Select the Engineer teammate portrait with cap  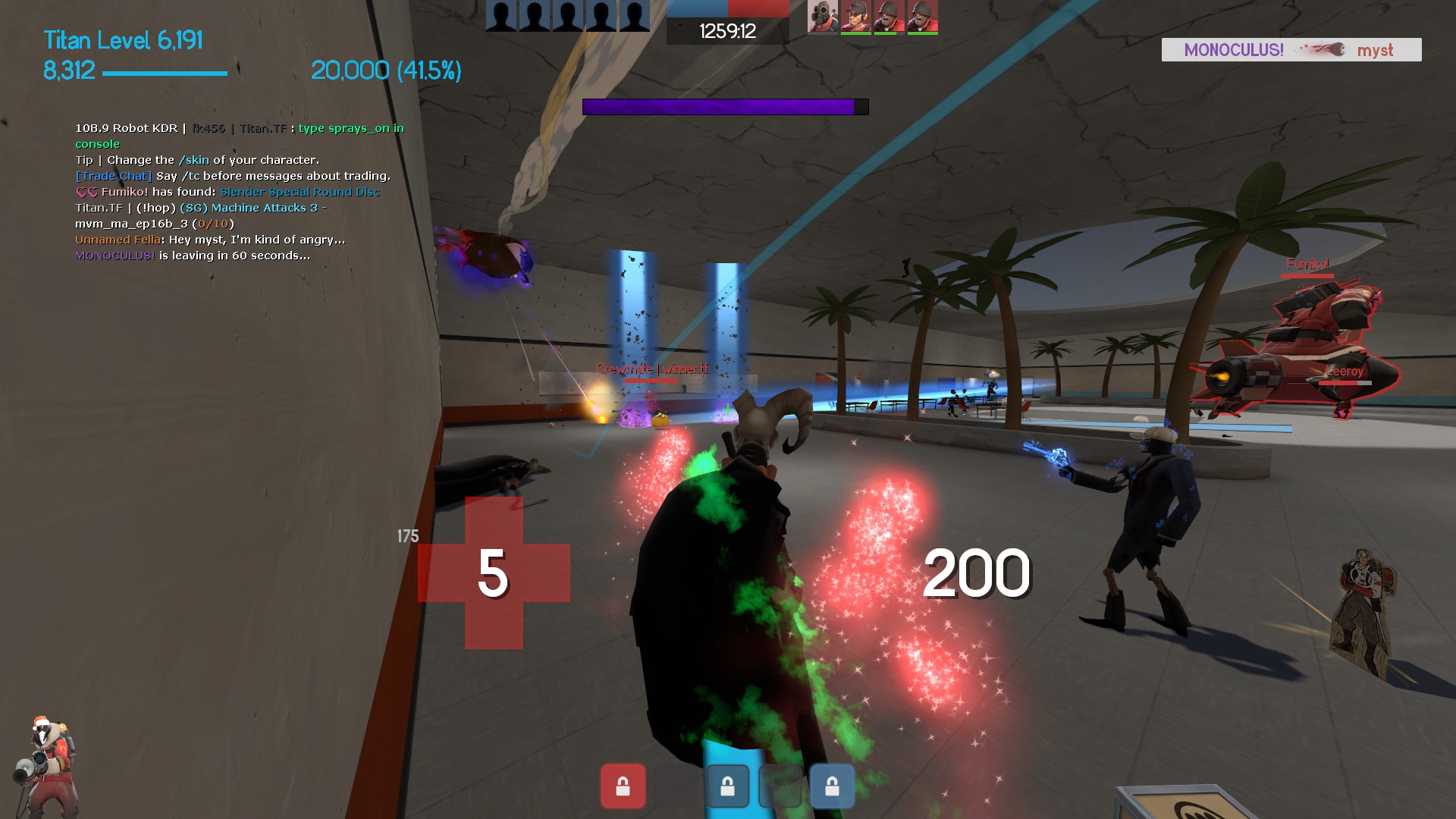coord(855,16)
